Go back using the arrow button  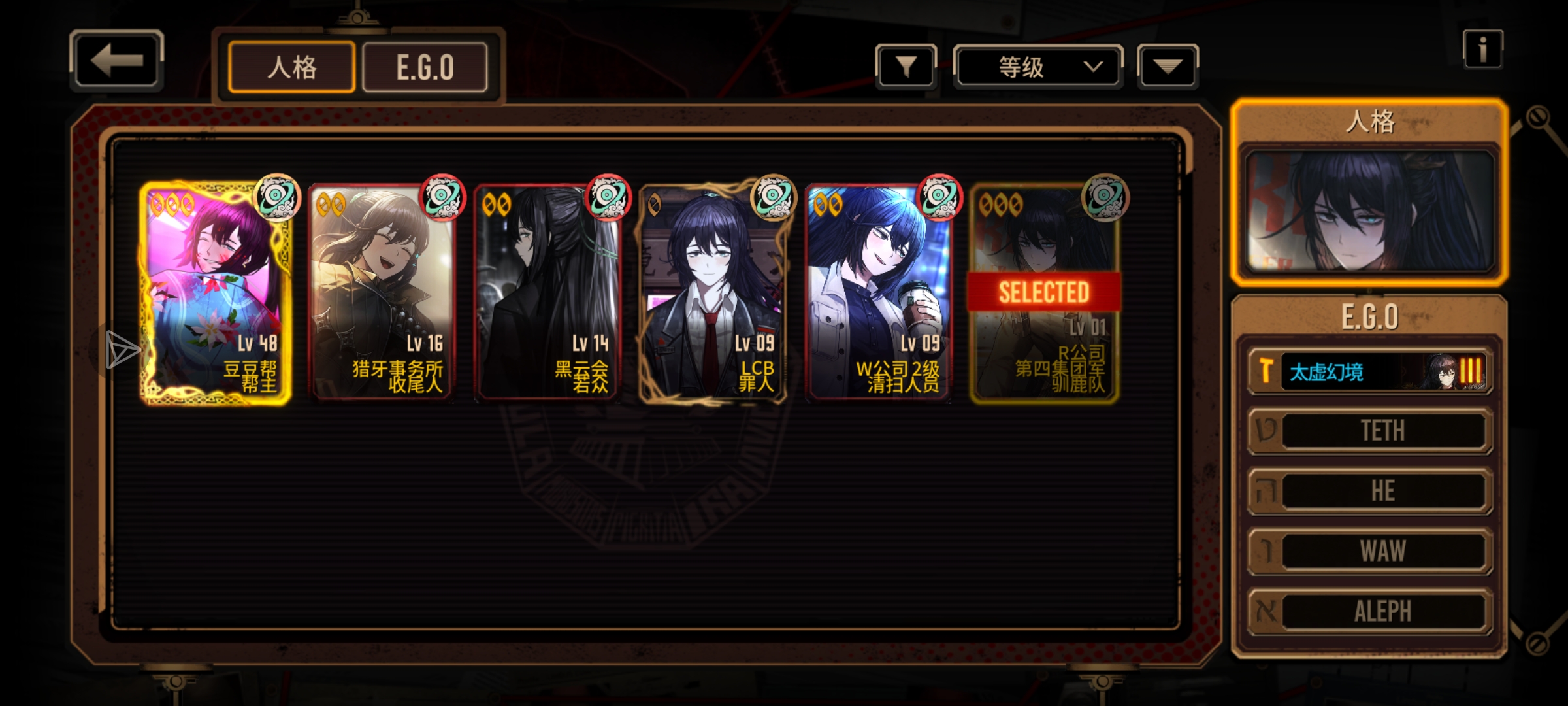coord(116,60)
